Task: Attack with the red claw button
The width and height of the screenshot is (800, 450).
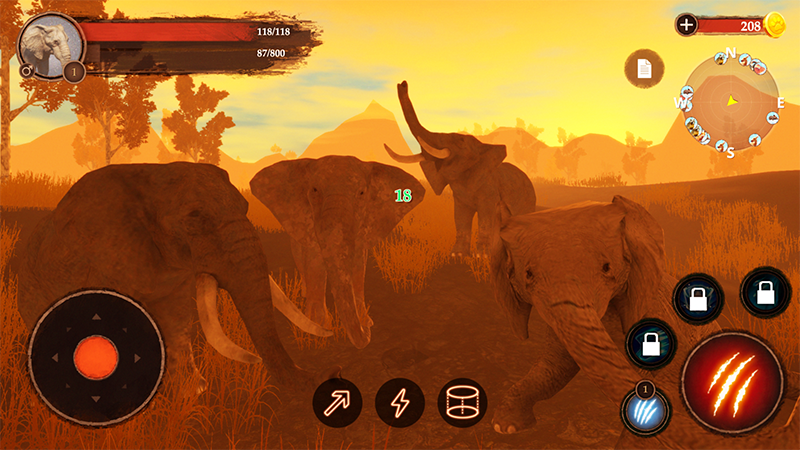Action: coord(731,382)
